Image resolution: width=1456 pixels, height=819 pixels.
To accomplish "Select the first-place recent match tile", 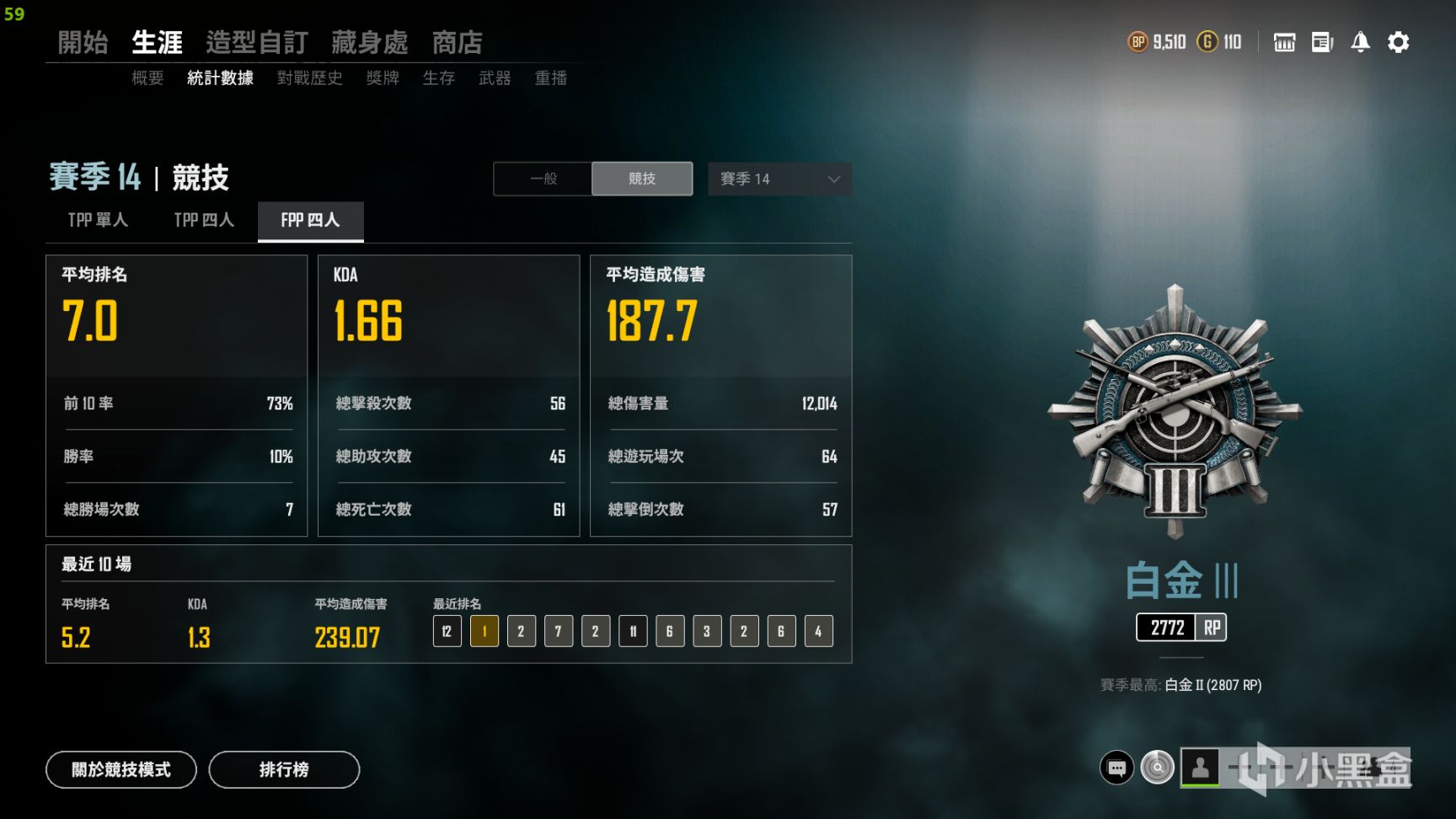I will tap(484, 631).
